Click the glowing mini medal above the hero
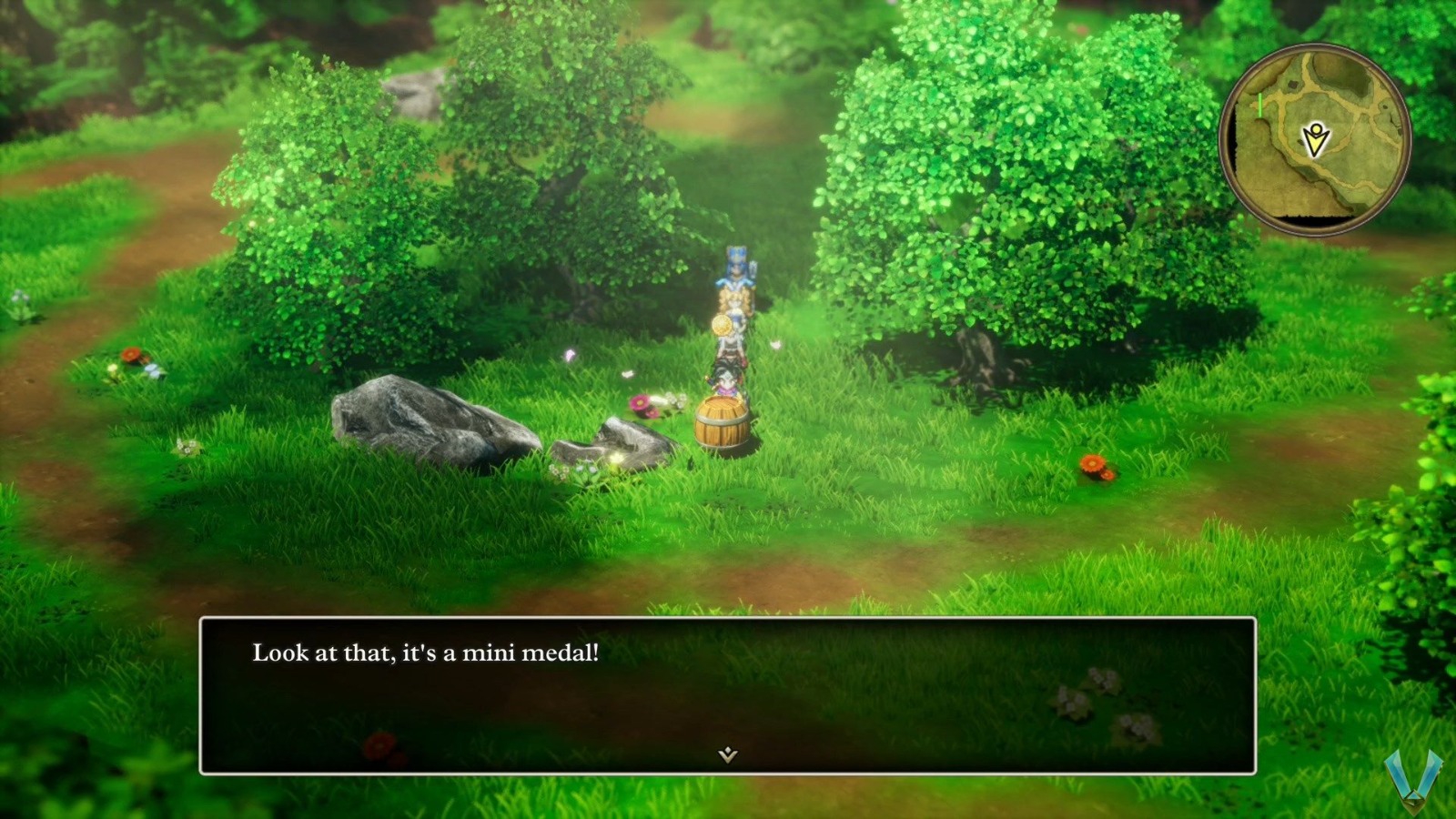Viewport: 1456px width, 819px height. [x=722, y=325]
